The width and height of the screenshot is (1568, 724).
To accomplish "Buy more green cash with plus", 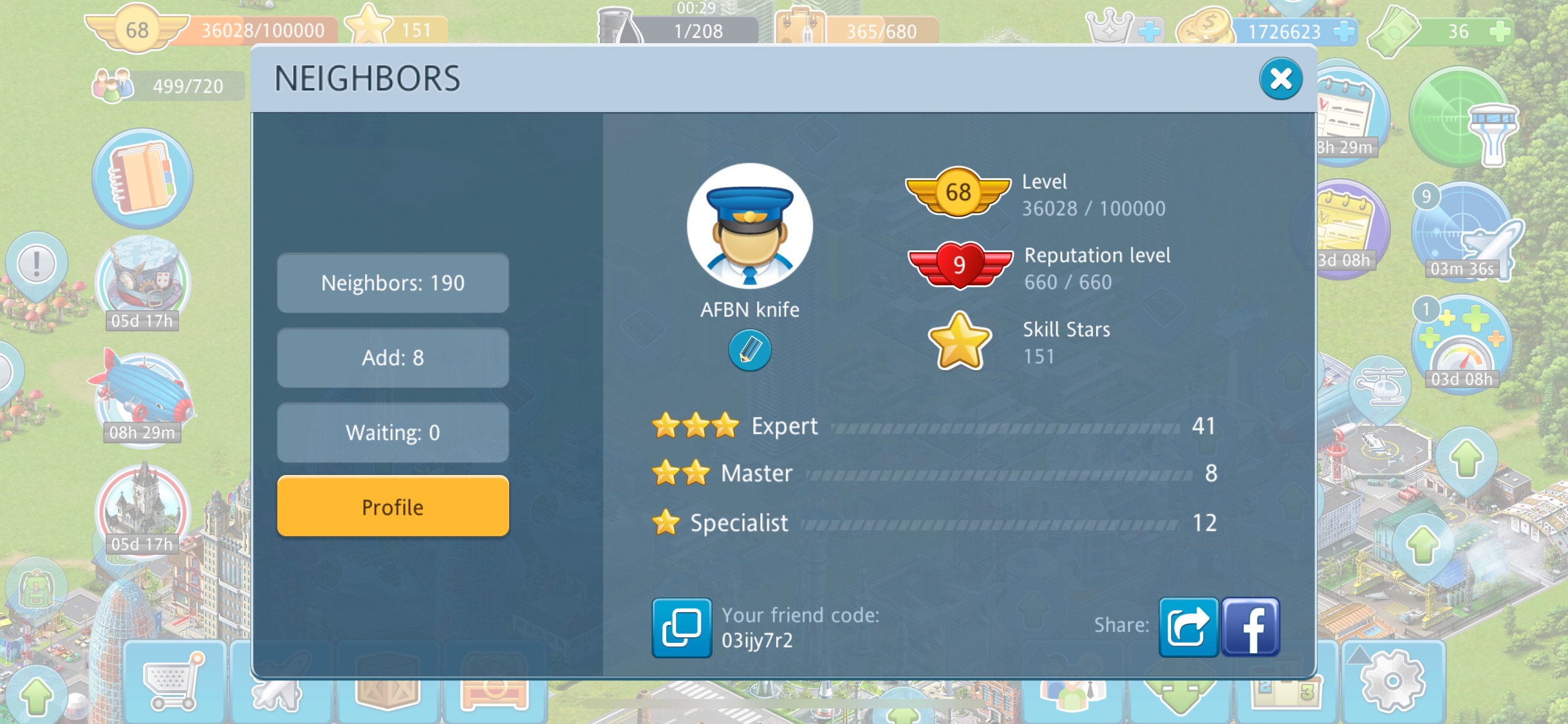I will pyautogui.click(x=1500, y=31).
